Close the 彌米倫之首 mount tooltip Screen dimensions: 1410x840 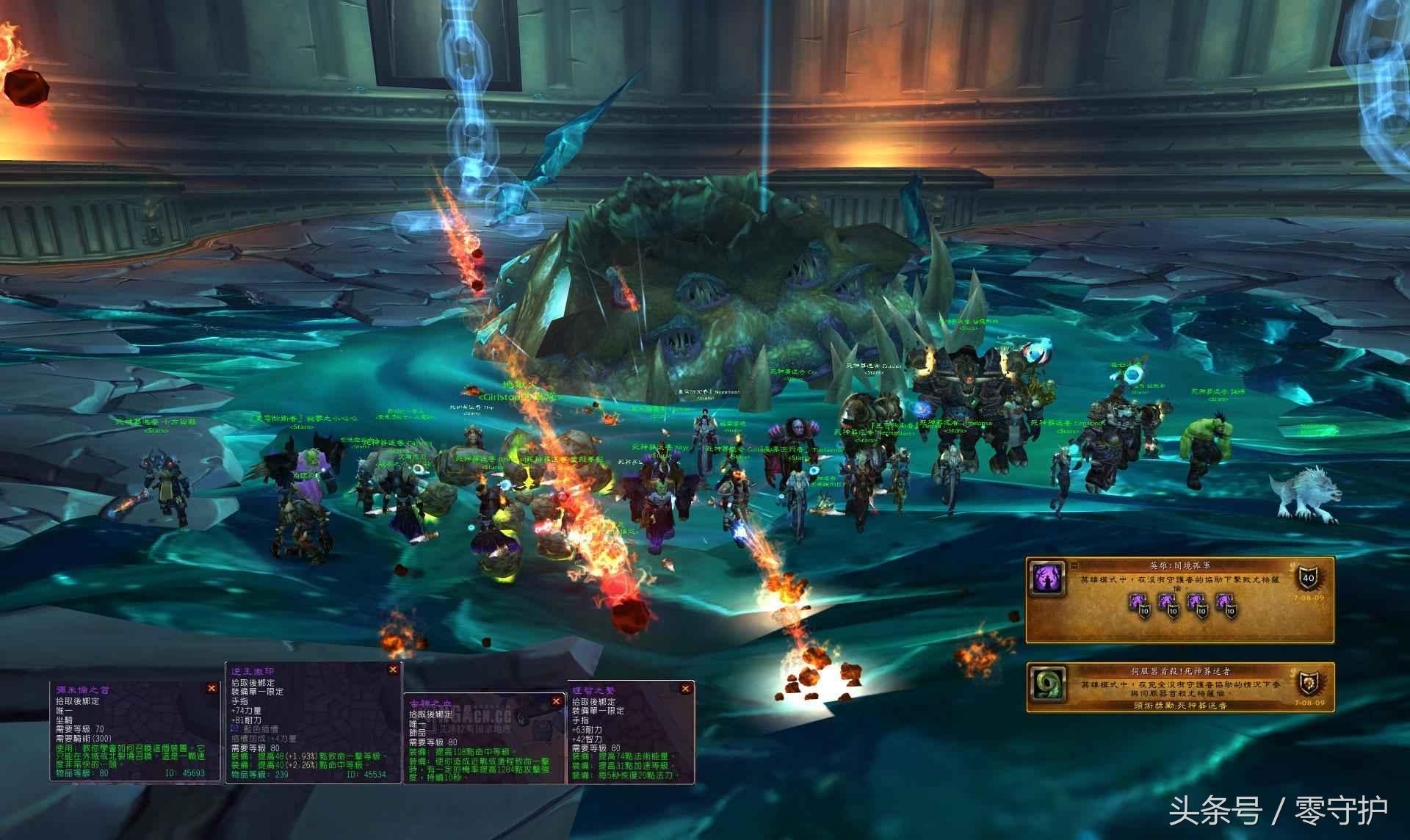click(x=211, y=688)
